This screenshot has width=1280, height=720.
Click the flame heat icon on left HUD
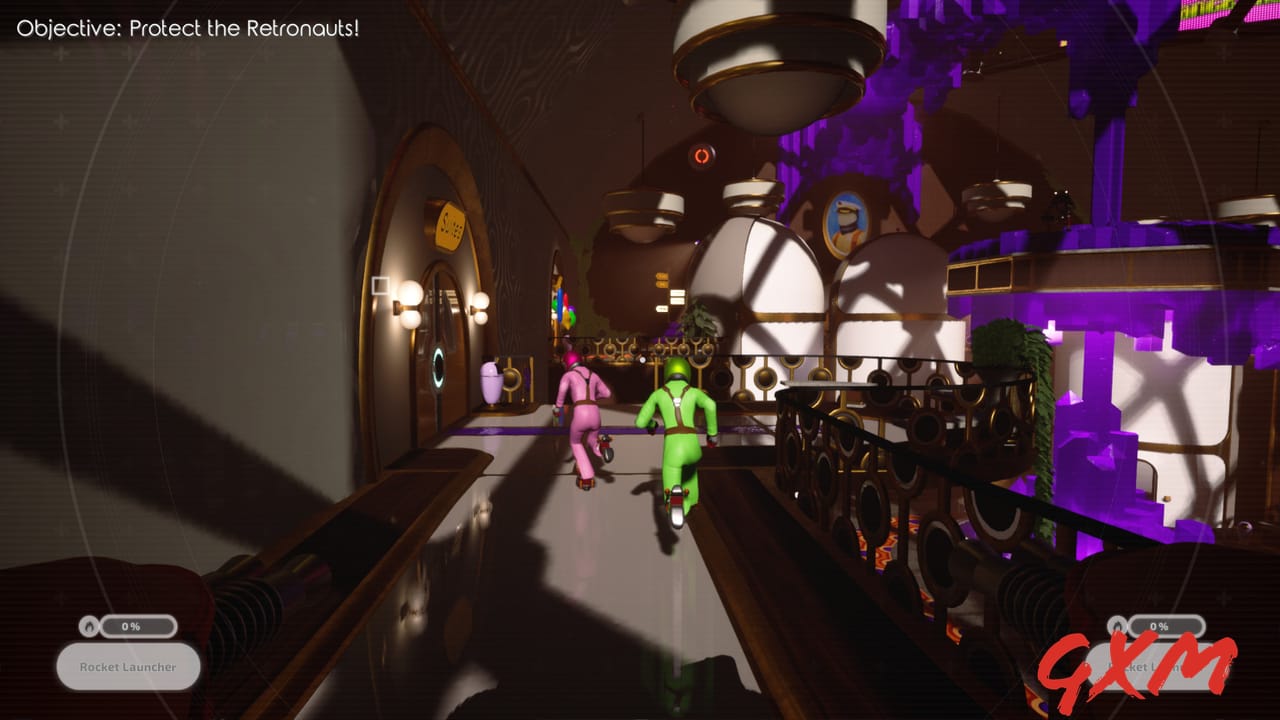(89, 627)
